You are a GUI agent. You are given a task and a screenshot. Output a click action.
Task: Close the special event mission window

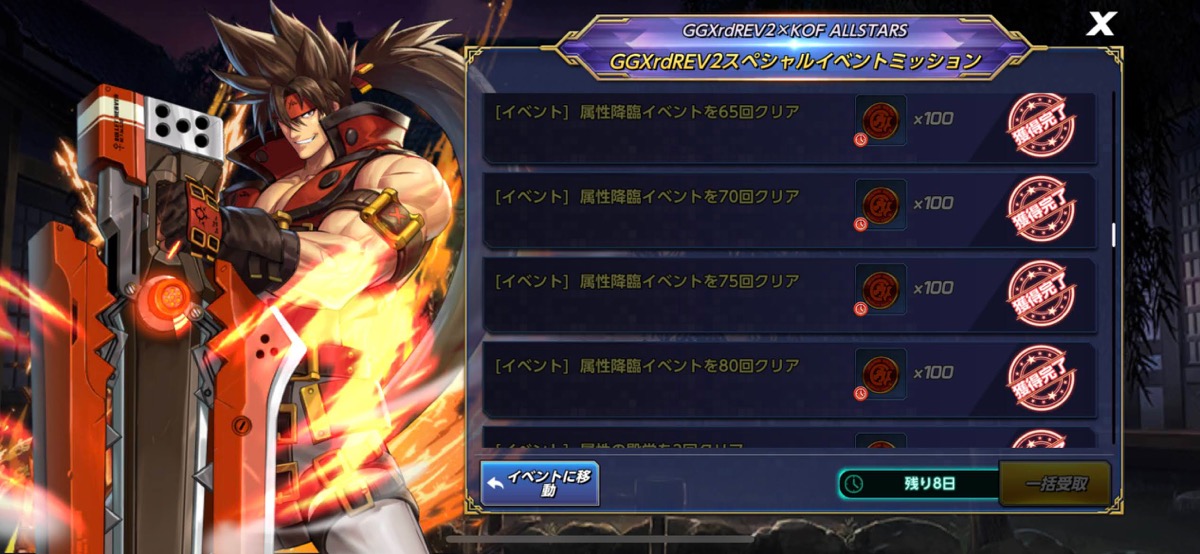coord(1100,25)
